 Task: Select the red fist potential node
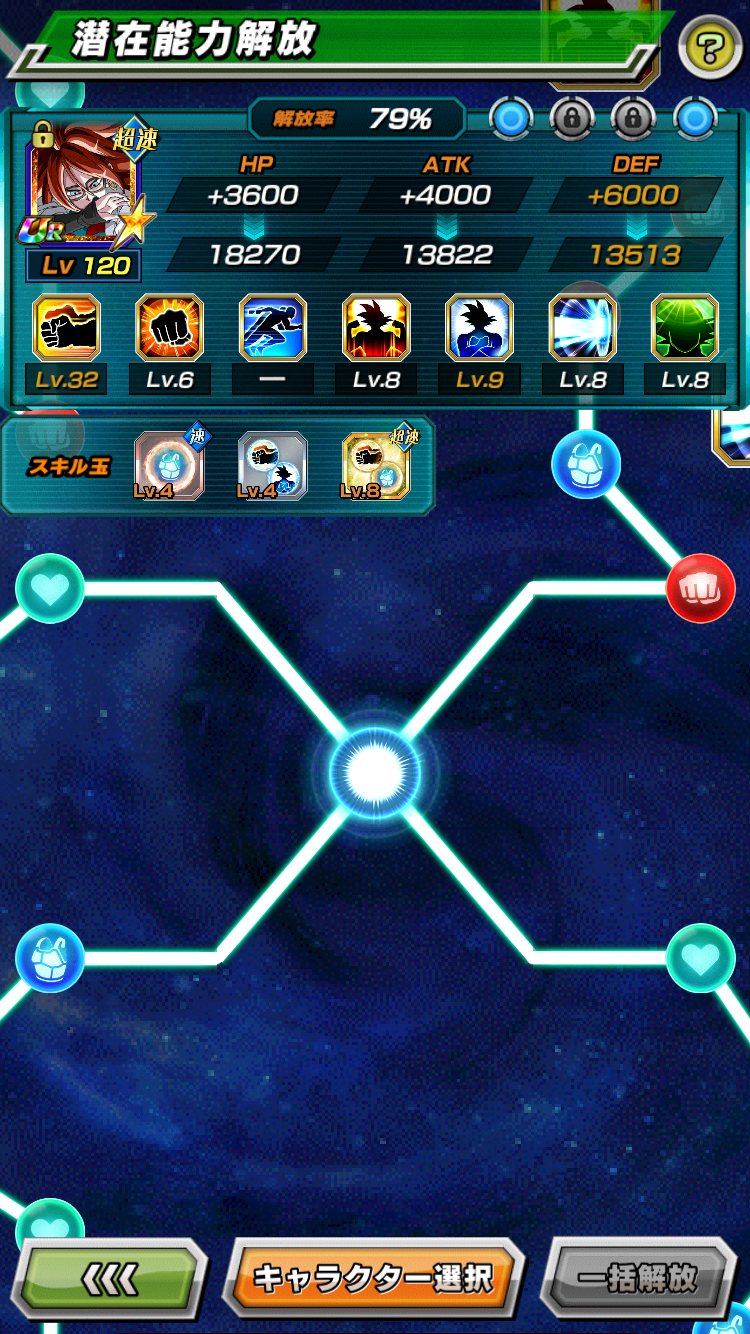coord(700,589)
